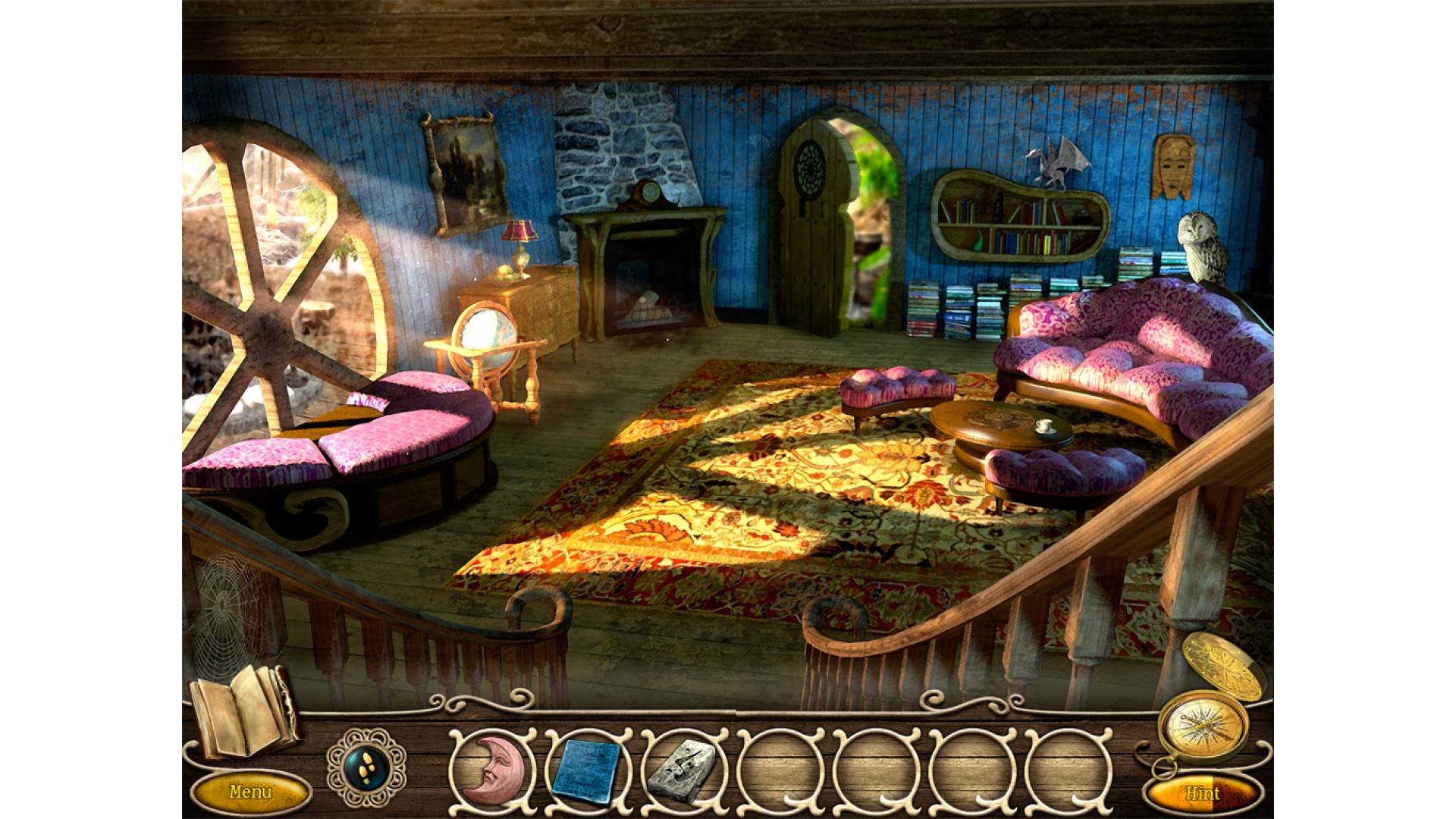The width and height of the screenshot is (1456, 819).
Task: Click the footprints medallion icon
Action: tap(366, 767)
